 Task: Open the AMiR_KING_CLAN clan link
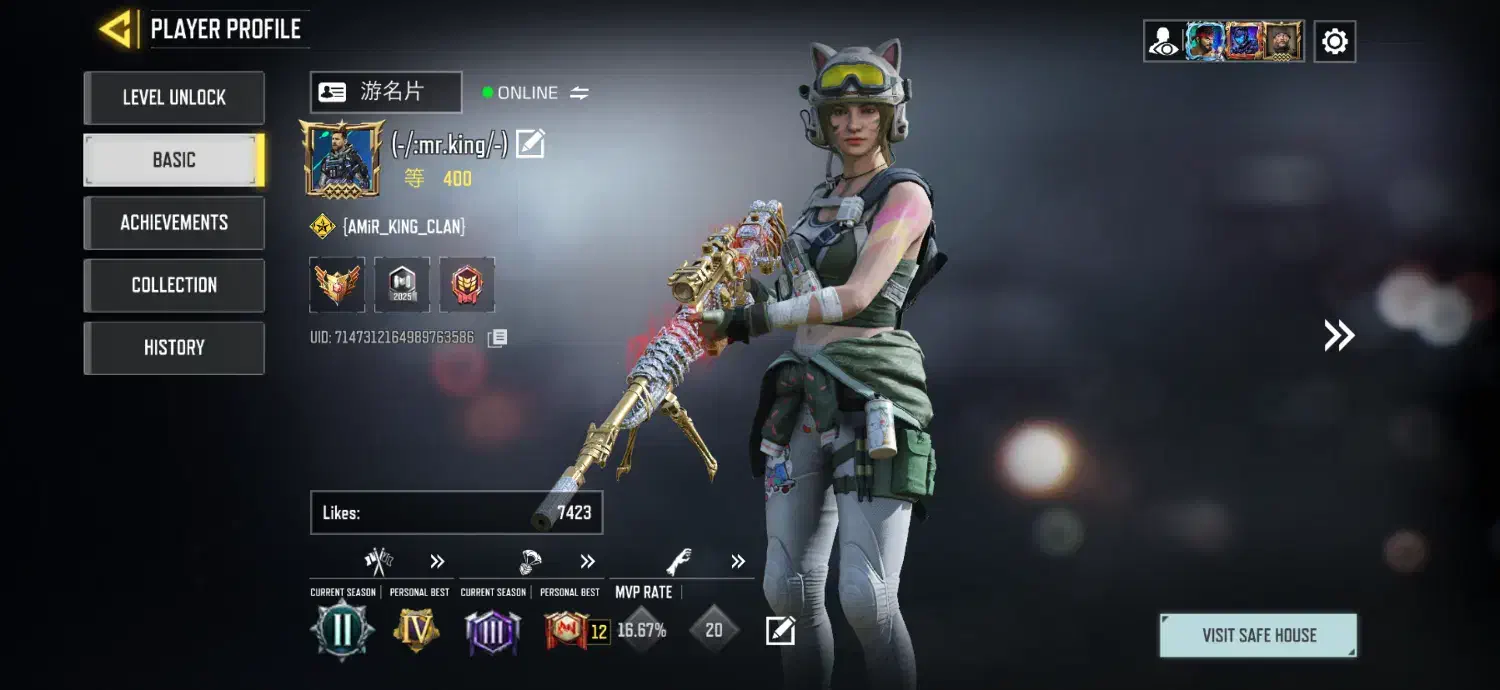403,227
